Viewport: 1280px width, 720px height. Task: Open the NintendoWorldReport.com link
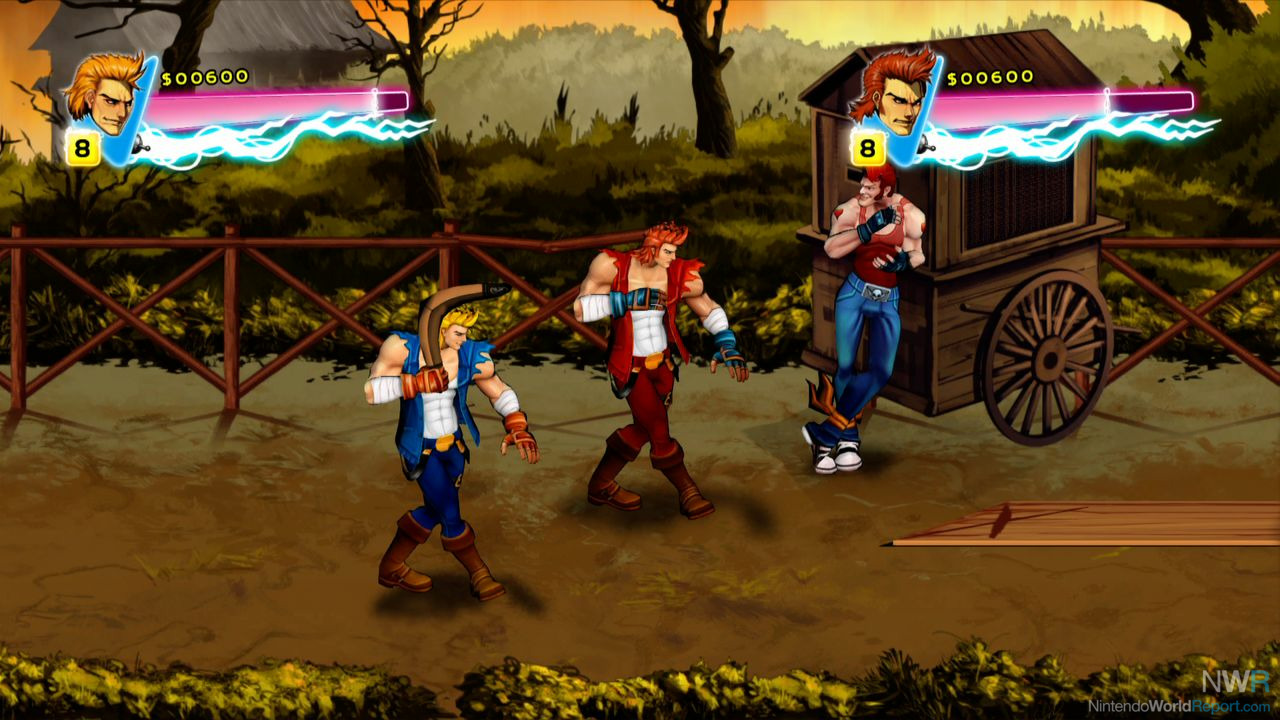1180,703
